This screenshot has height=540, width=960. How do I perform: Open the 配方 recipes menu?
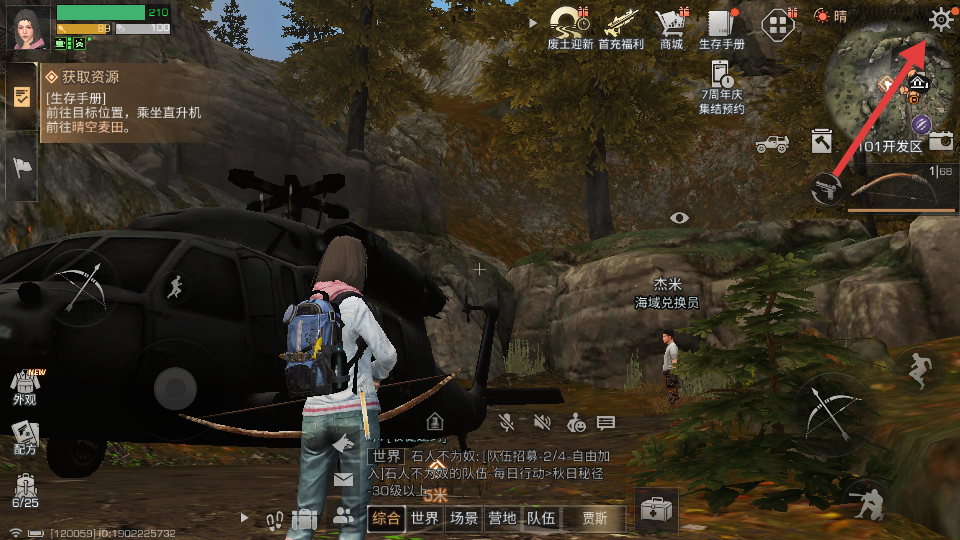(25, 437)
